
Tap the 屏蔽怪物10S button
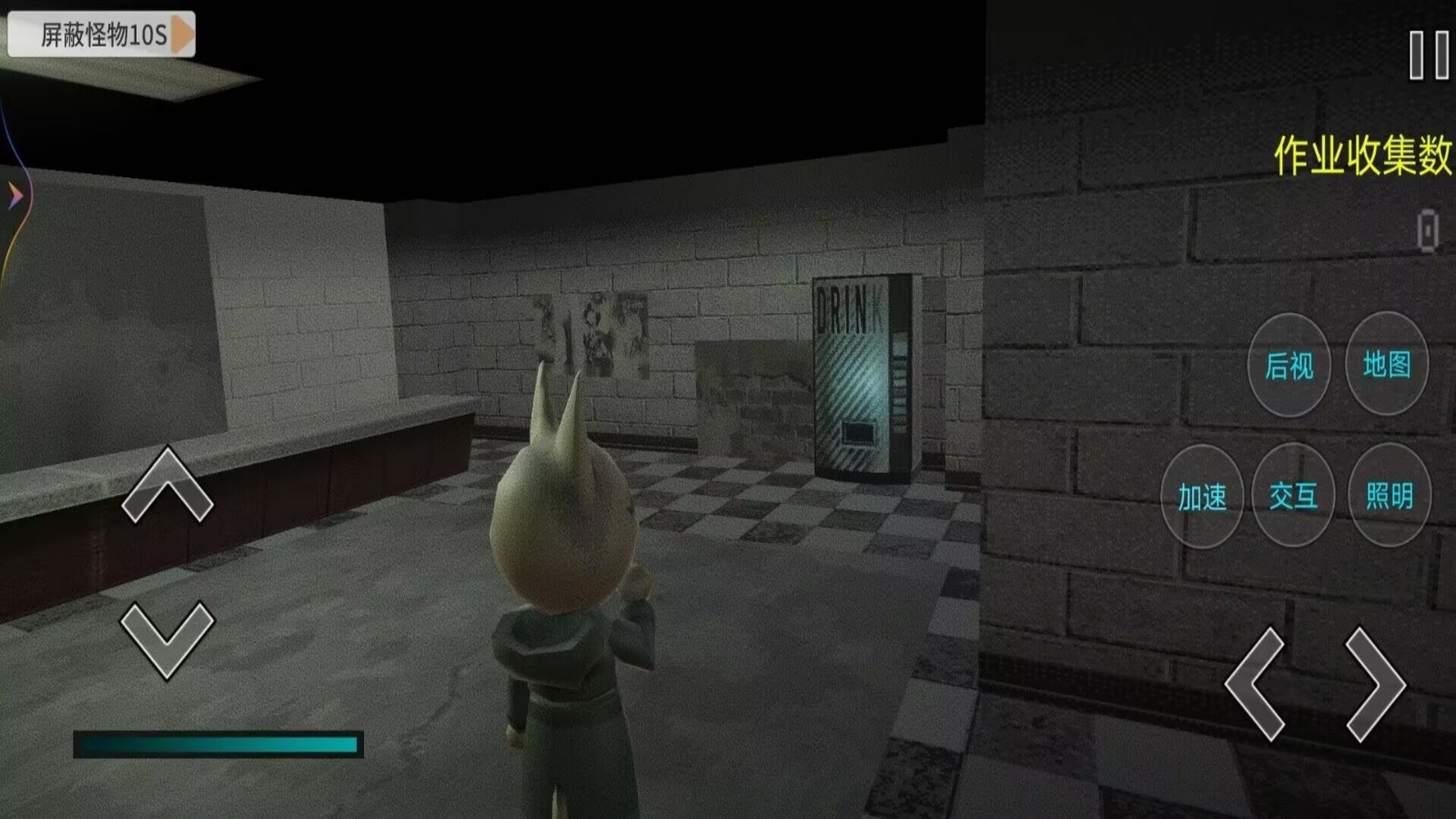coord(101,35)
